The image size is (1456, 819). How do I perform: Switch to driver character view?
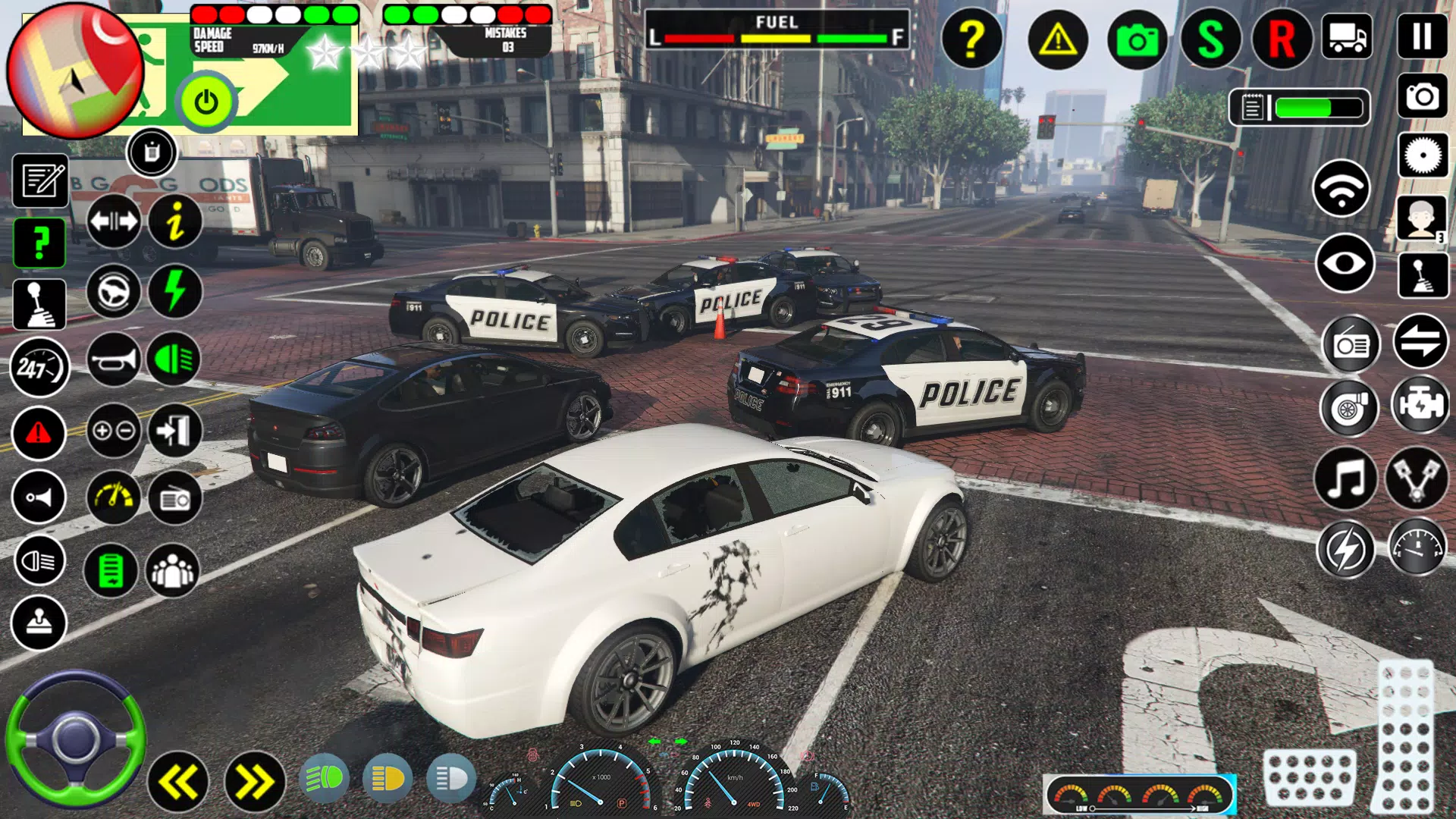pos(1421,218)
